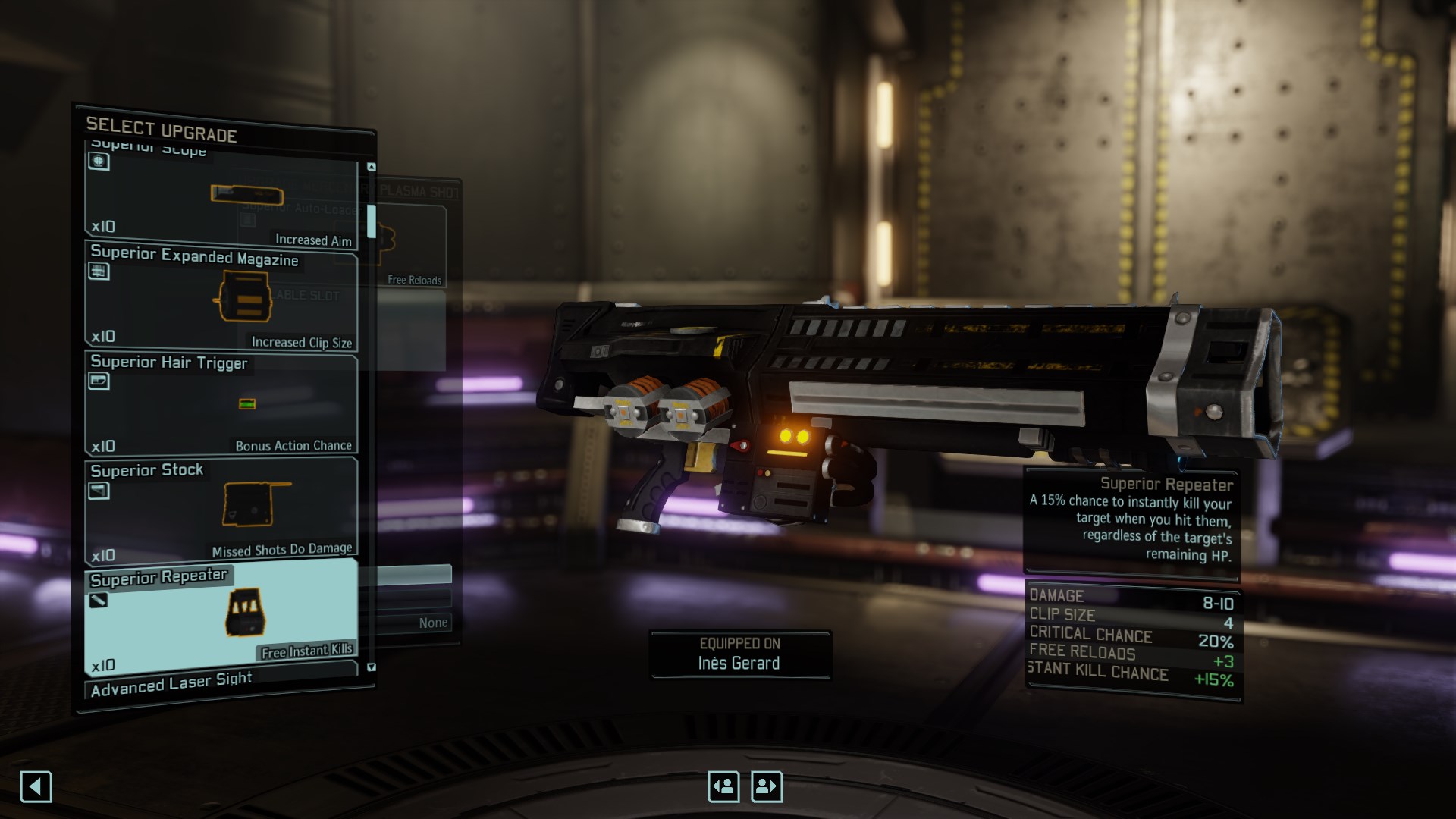The image size is (1456, 819).
Task: Choose the Superior Hair Trigger upgrade
Action: (x=221, y=404)
